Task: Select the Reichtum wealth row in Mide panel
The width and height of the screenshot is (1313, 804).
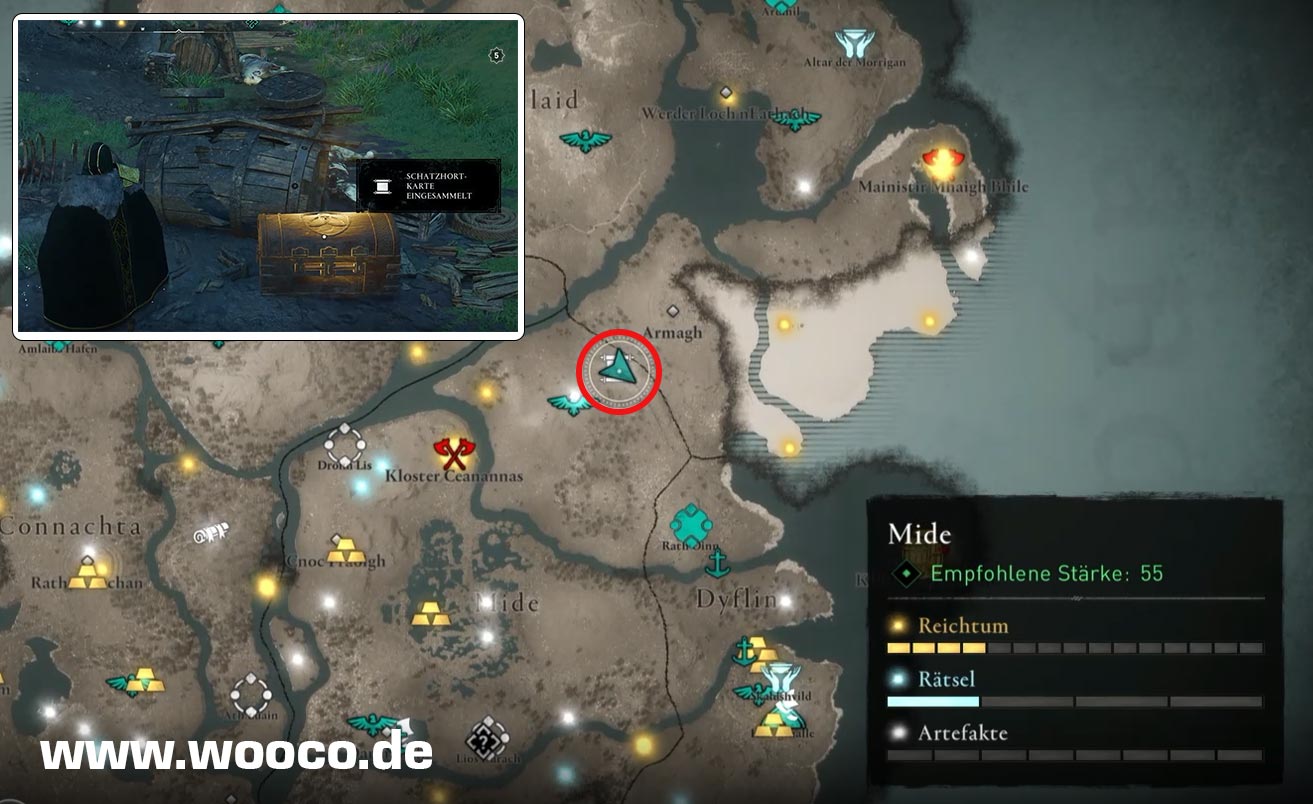Action: [x=1075, y=636]
